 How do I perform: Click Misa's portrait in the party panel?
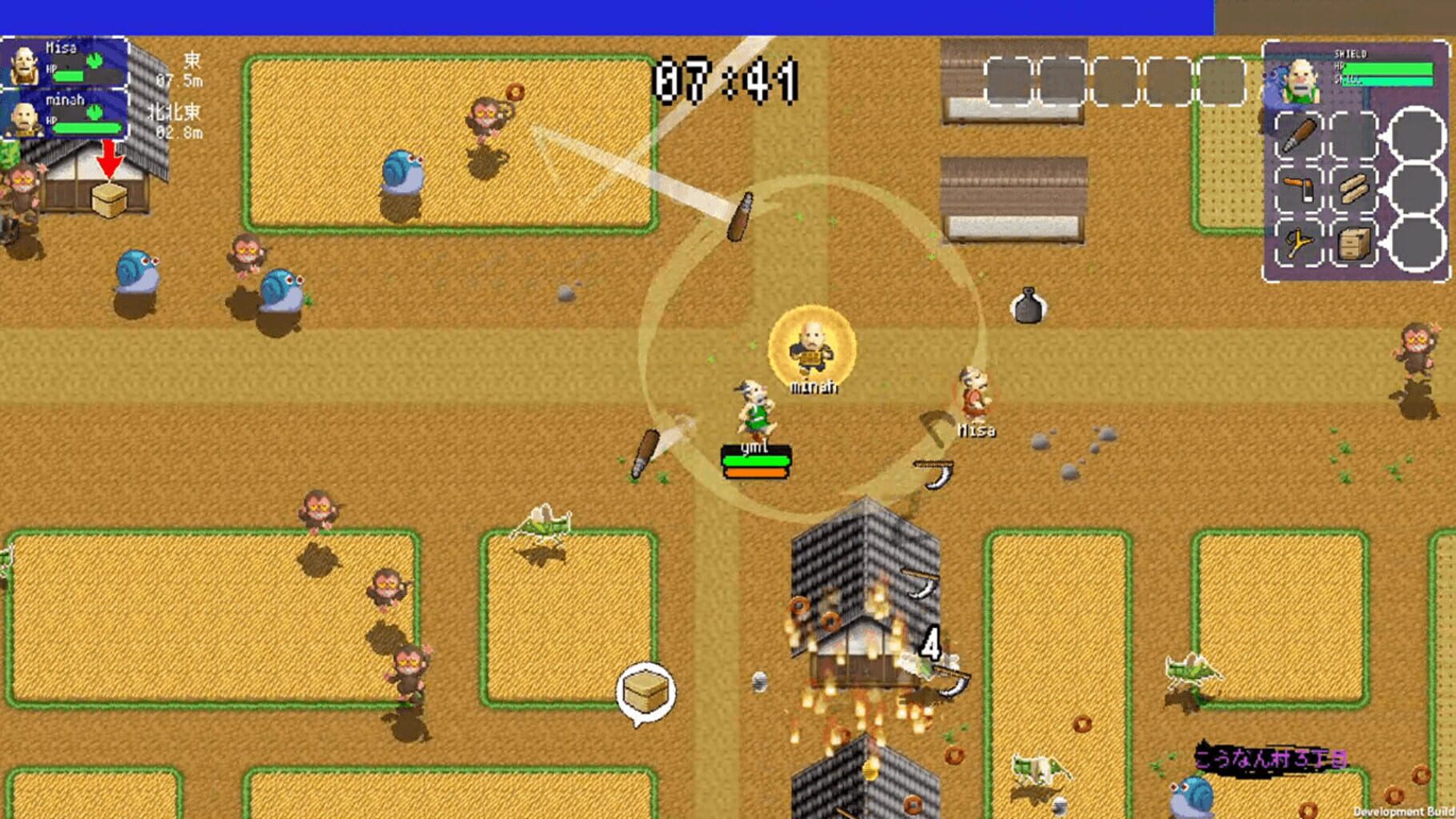[x=25, y=65]
